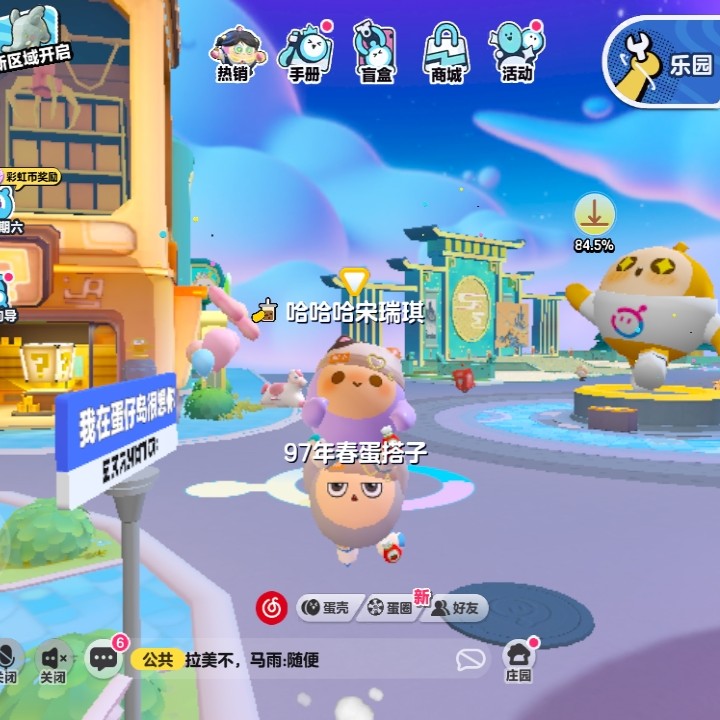The height and width of the screenshot is (720, 720).
Task: Open the 盲盒 blind box menu
Action: click(376, 52)
